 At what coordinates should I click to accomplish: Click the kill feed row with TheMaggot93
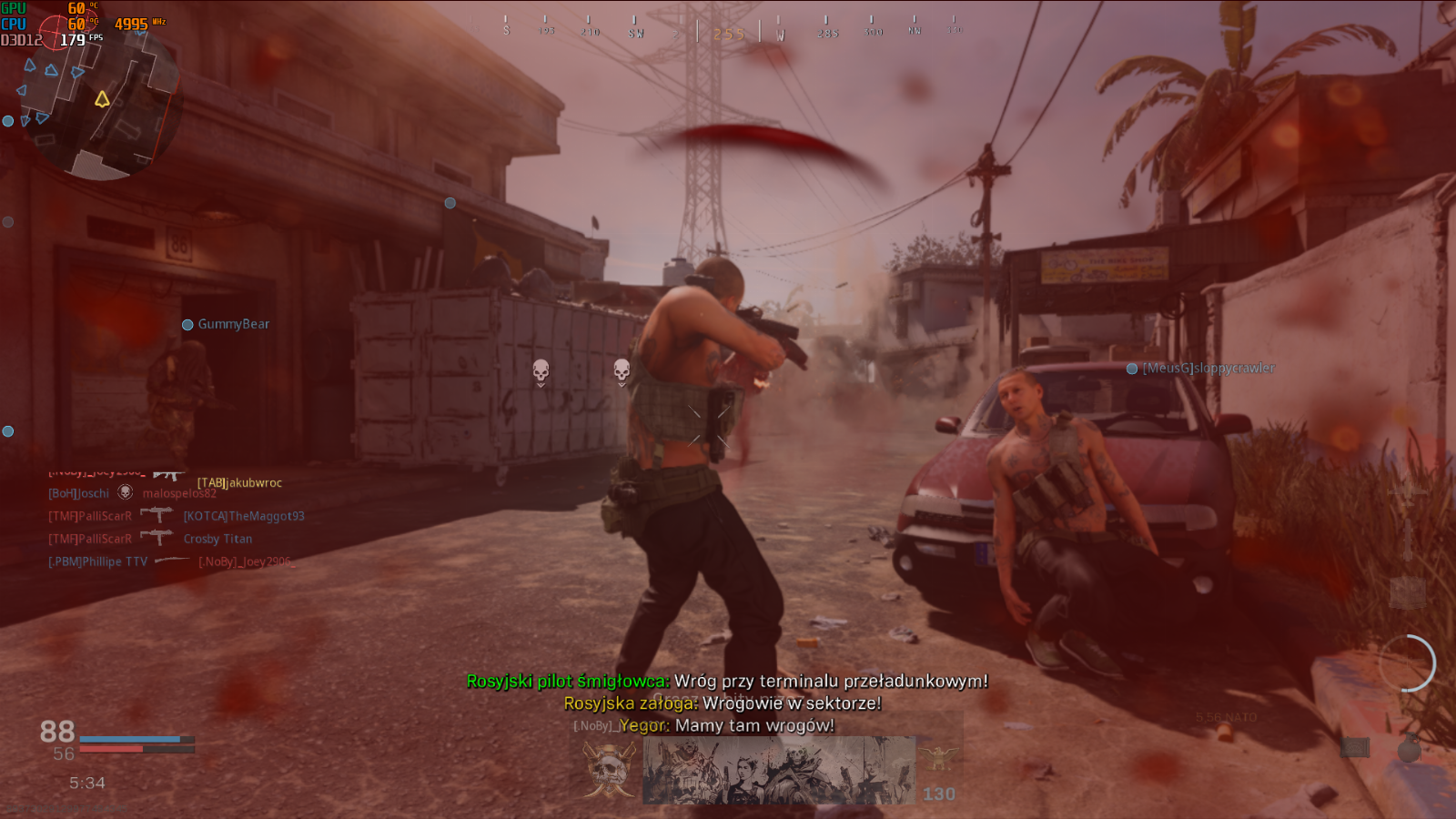pyautogui.click(x=176, y=516)
